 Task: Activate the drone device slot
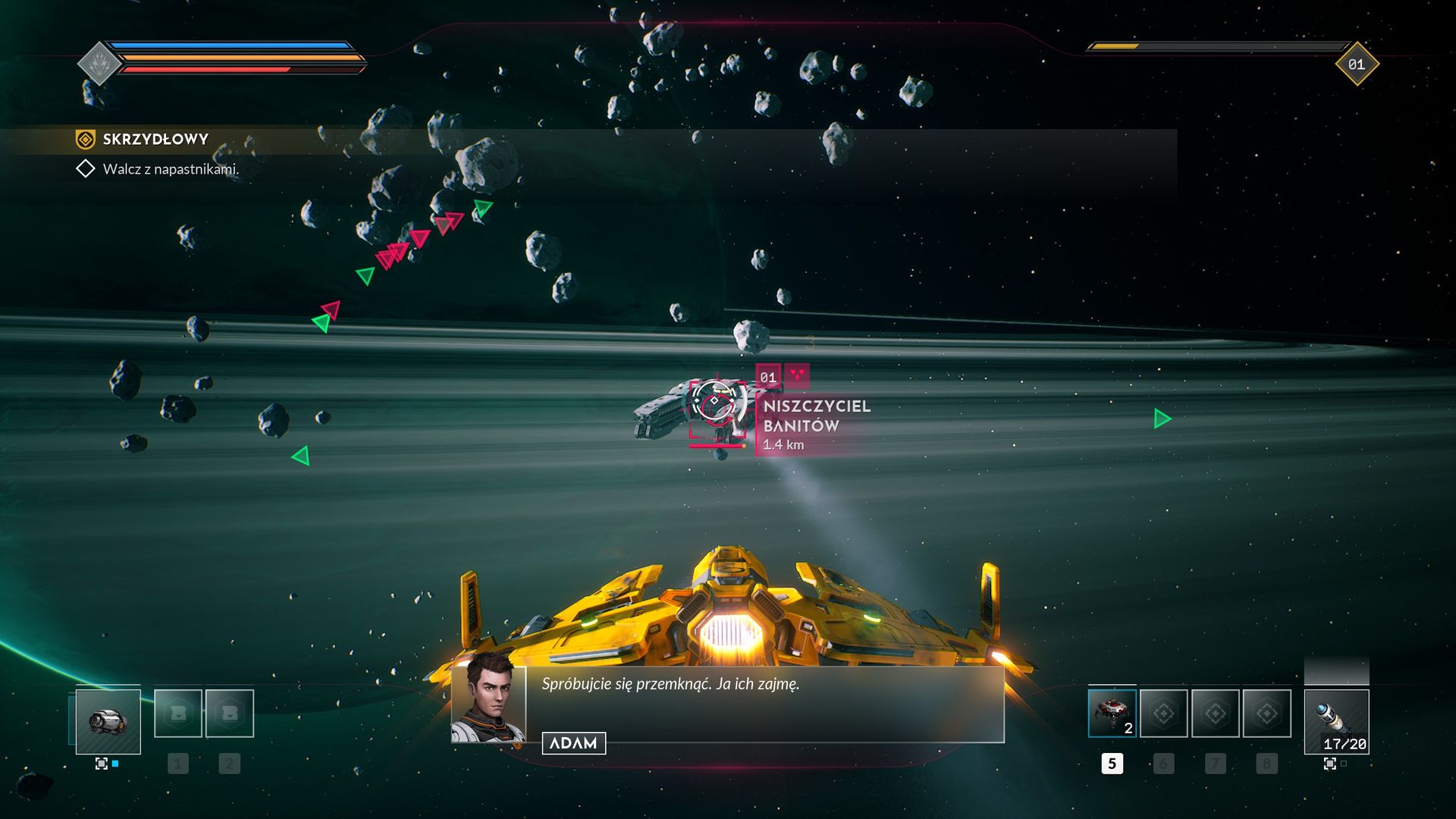point(1112,714)
